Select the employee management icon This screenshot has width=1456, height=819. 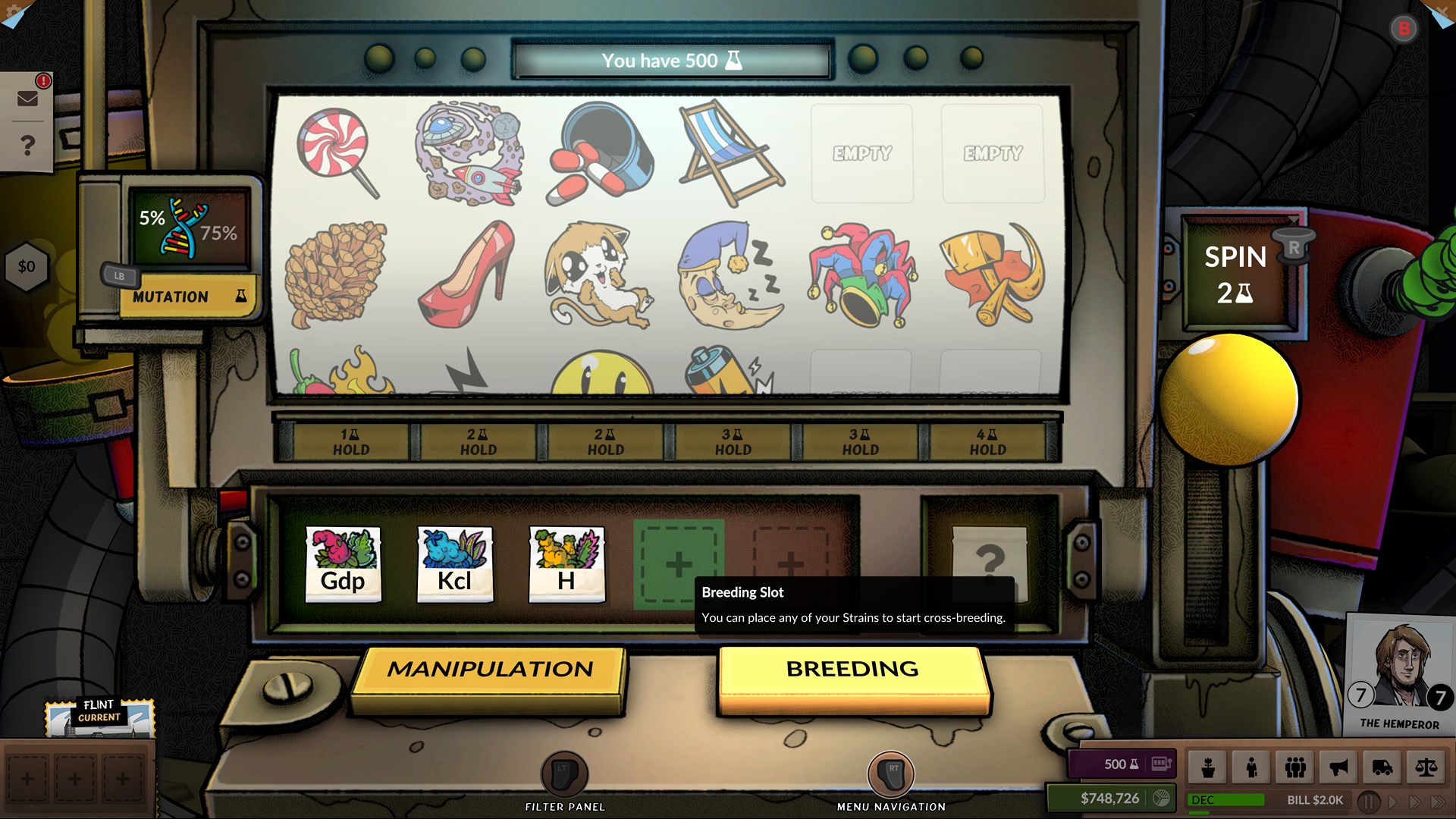click(1251, 767)
